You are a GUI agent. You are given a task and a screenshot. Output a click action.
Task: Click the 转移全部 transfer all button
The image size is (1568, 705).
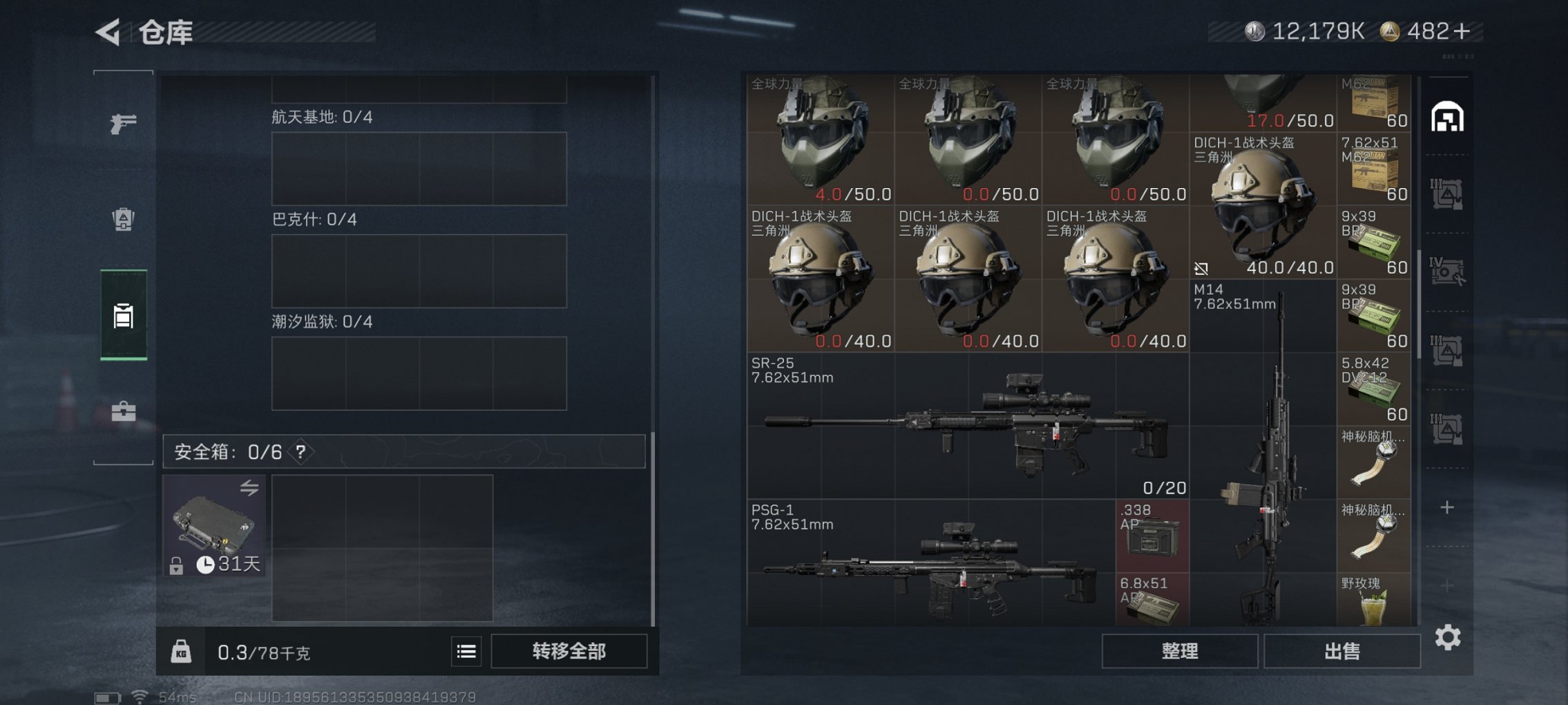click(x=568, y=651)
